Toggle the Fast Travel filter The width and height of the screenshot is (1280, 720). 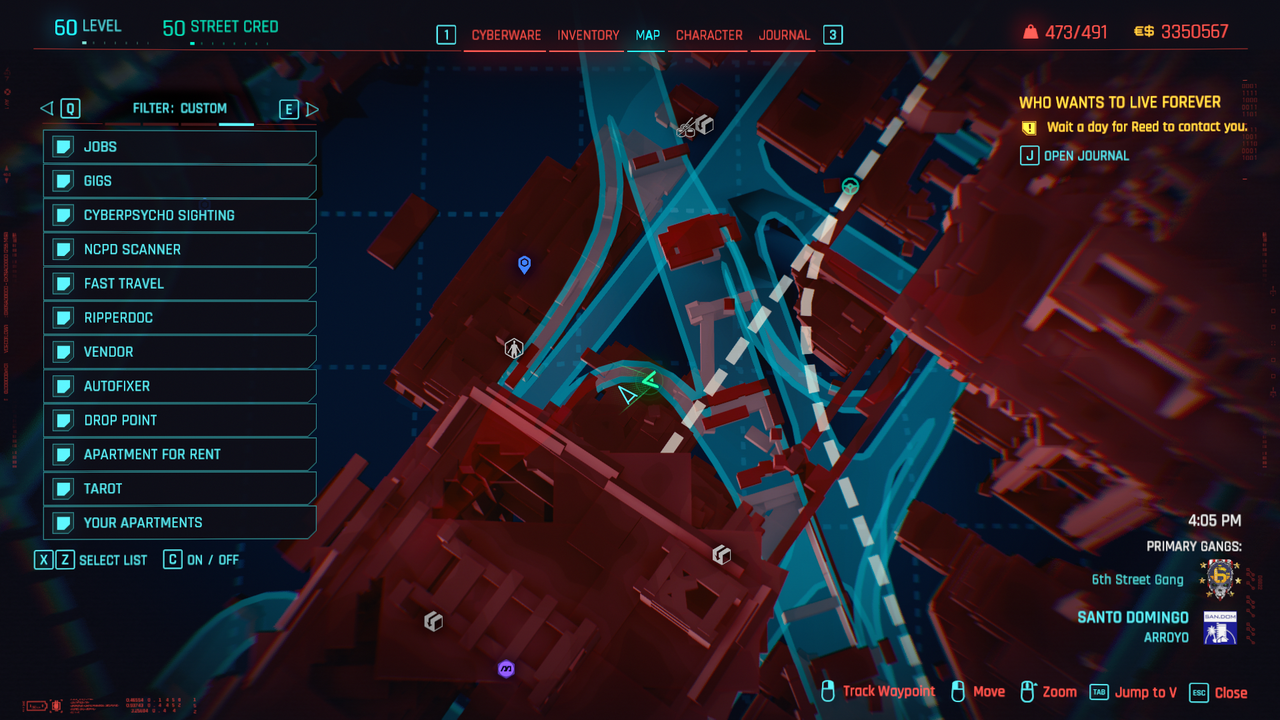click(180, 283)
